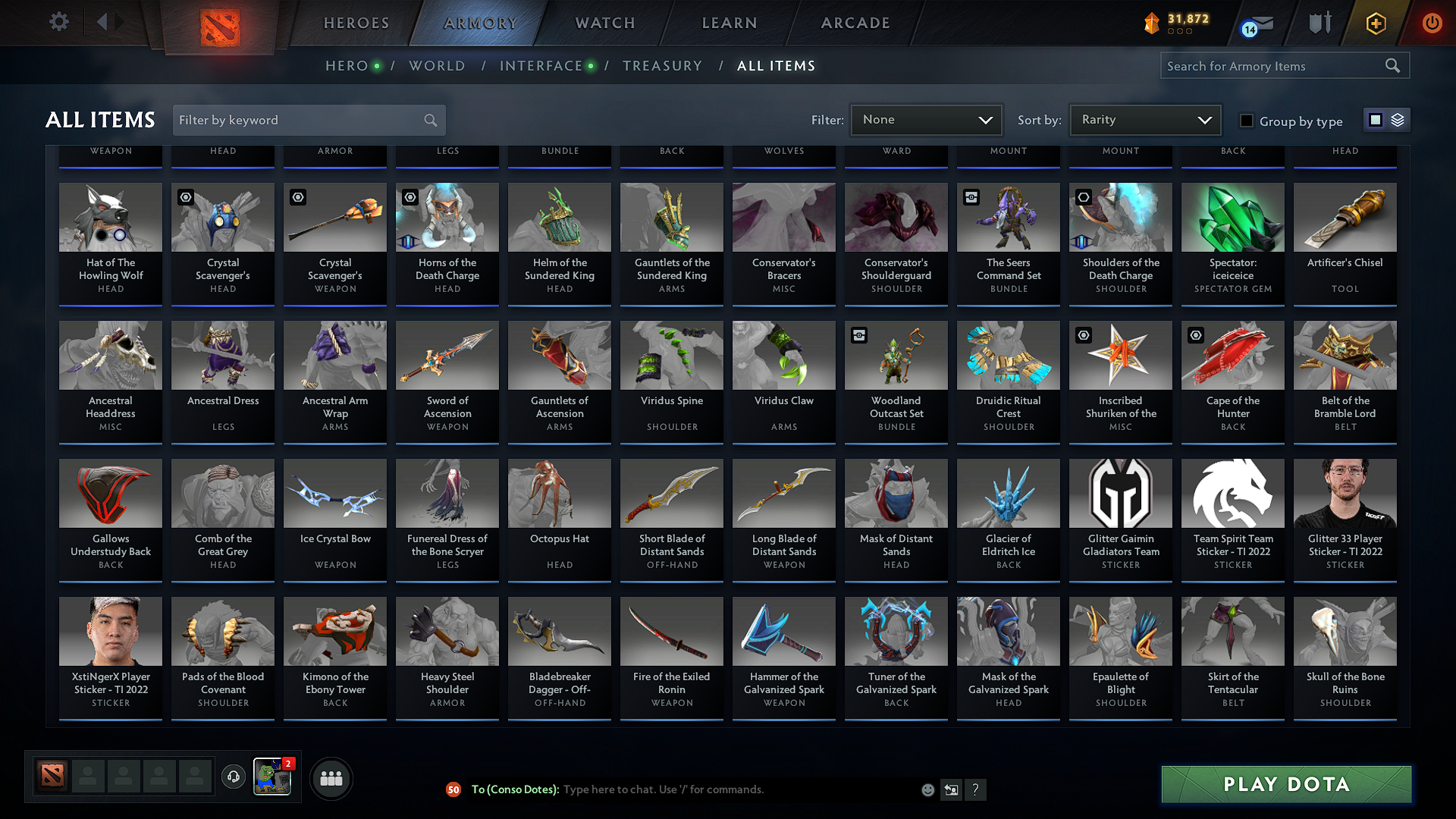Click the power button to exit

1432,24
